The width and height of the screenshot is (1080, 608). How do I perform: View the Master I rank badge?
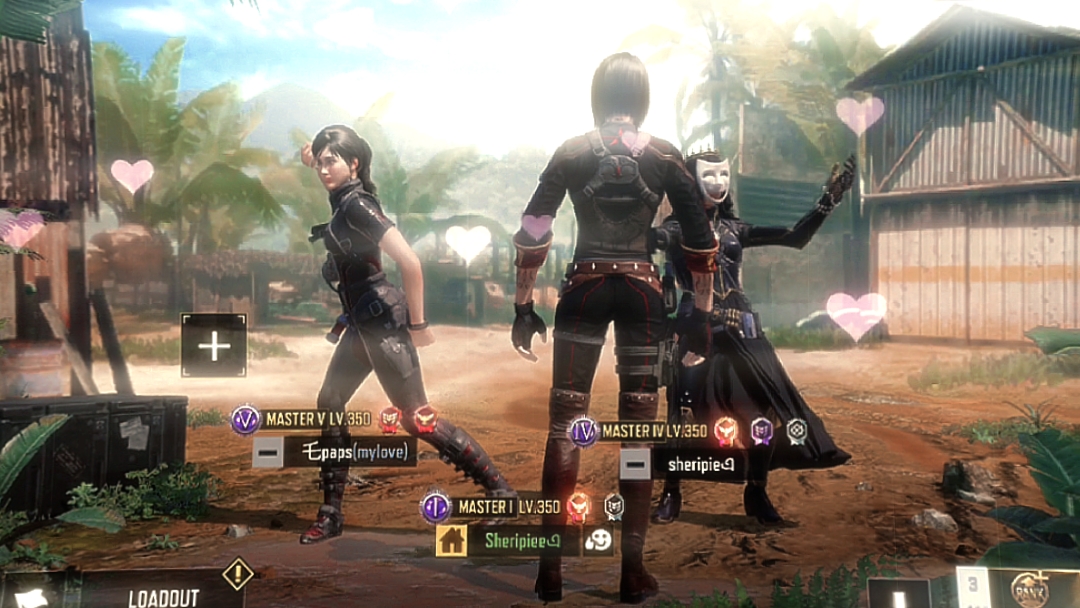pyautogui.click(x=435, y=507)
